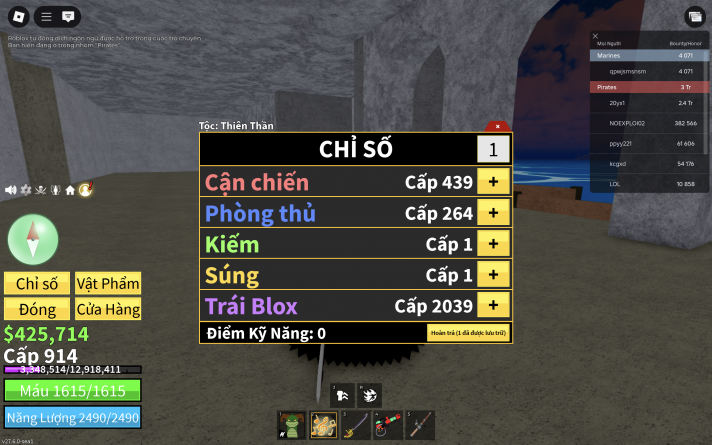Choose the red and green gun slot
712x445 pixels.
(x=387, y=424)
